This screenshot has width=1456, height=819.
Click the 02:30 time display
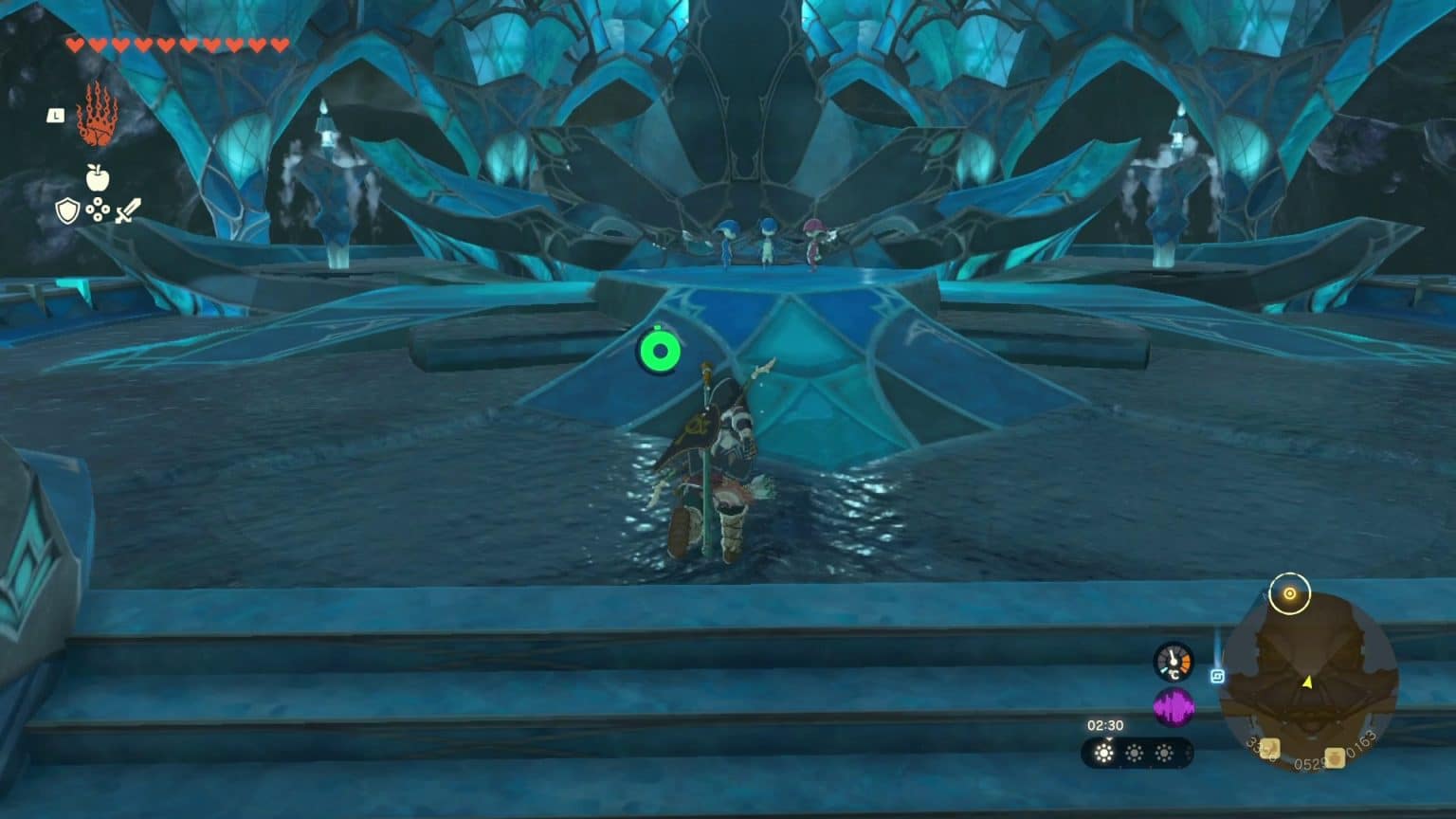point(1105,724)
